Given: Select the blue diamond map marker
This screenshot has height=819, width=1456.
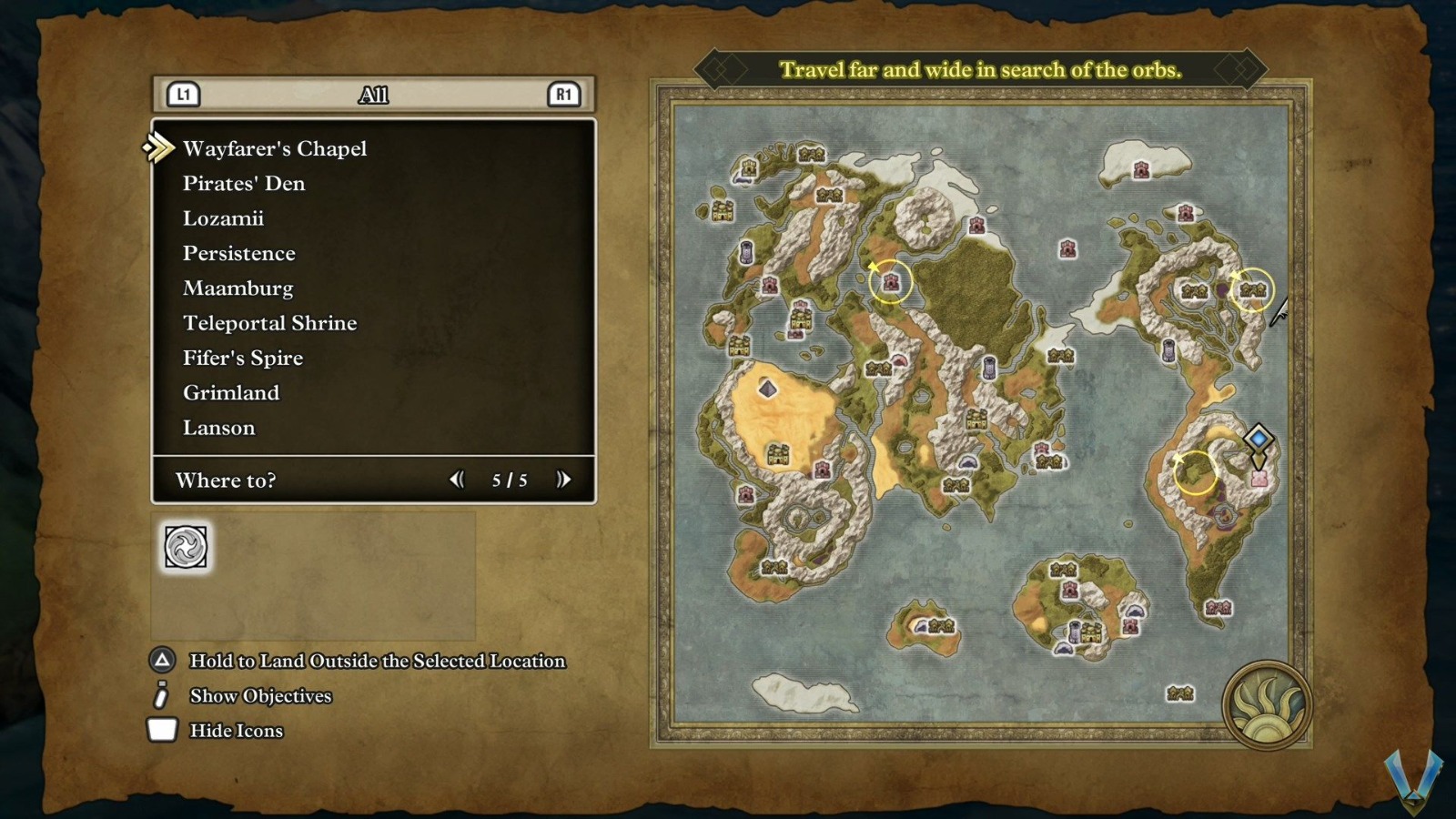Looking at the screenshot, I should pos(1259,439).
